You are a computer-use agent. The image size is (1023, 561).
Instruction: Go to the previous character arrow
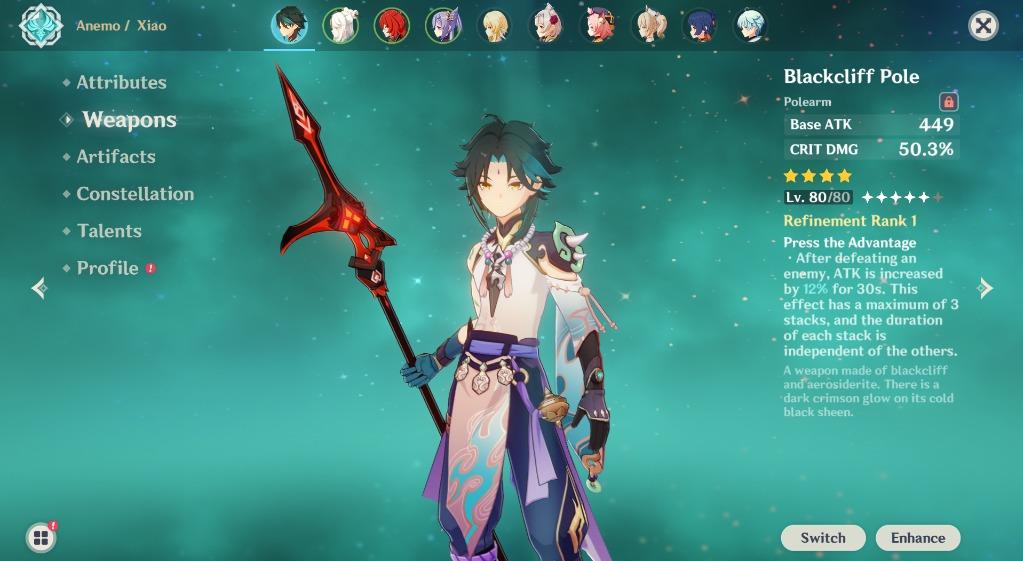(40, 288)
